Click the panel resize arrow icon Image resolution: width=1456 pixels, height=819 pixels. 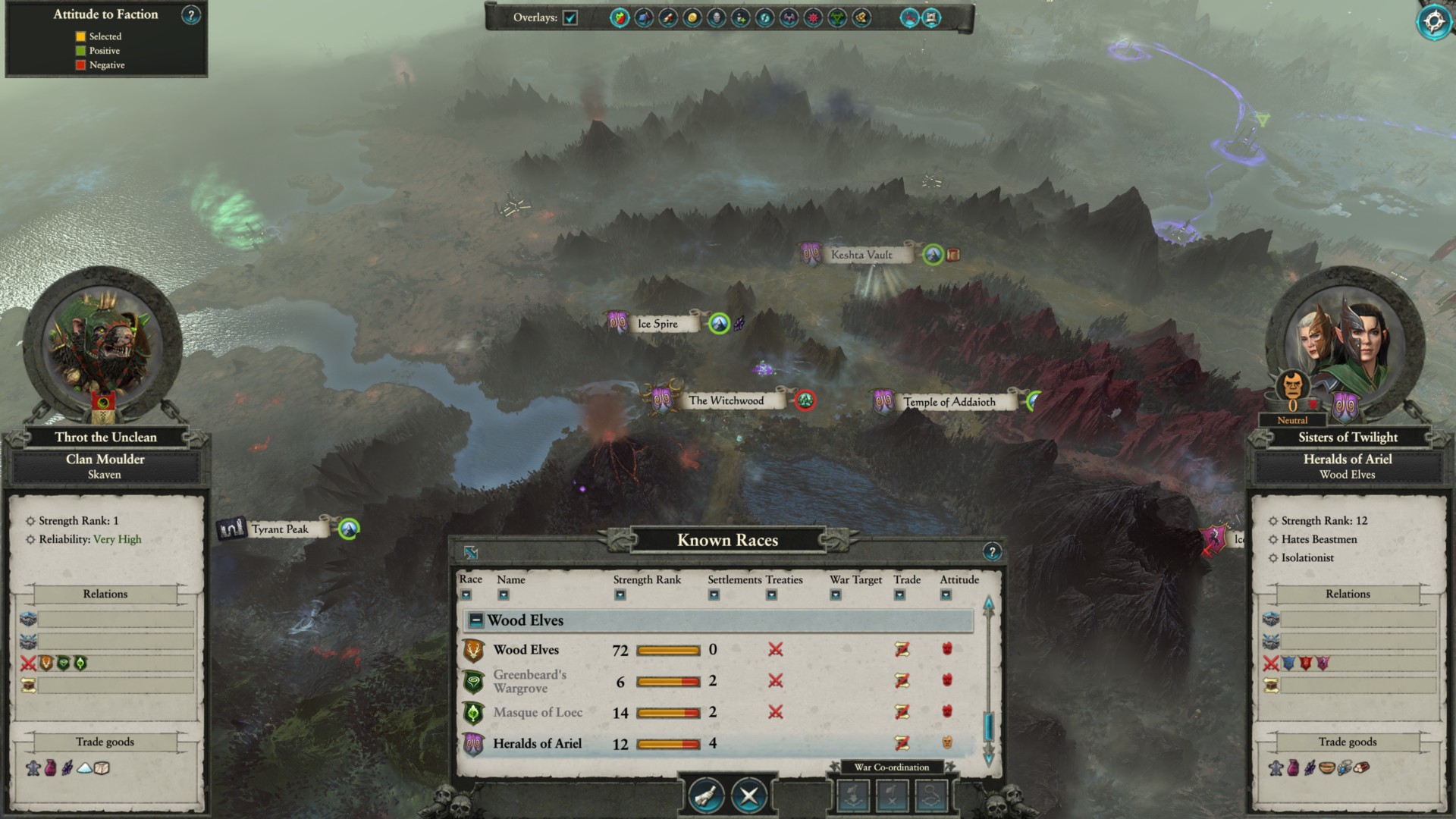point(471,553)
